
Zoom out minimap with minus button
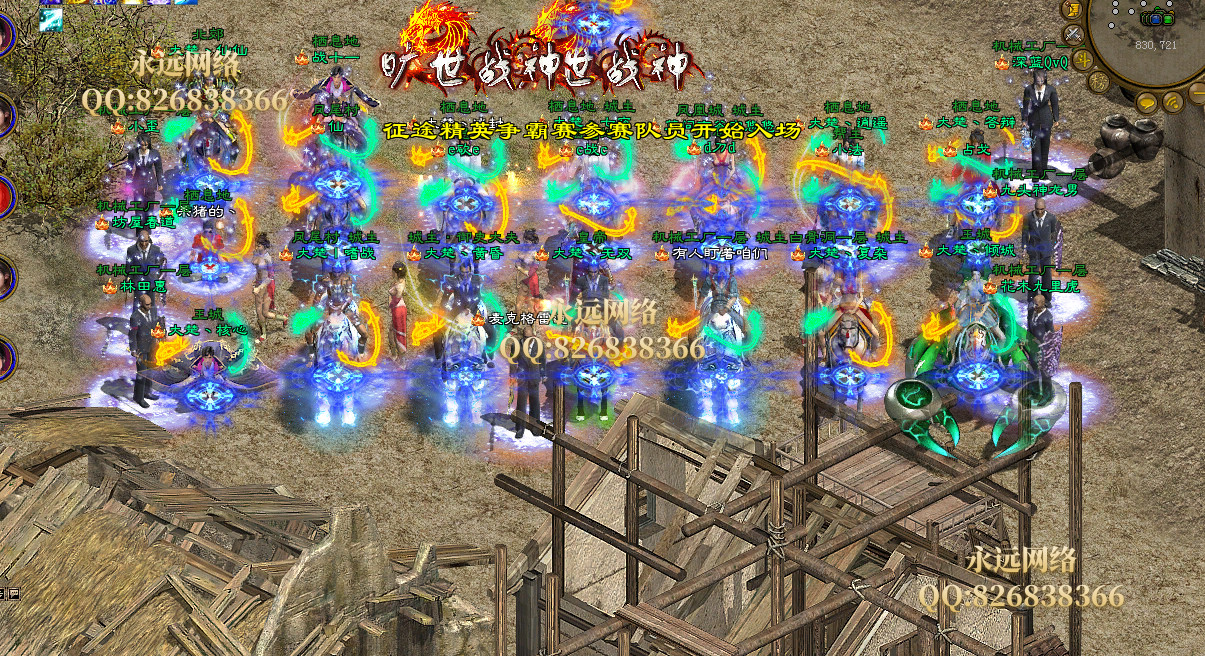(1198, 94)
